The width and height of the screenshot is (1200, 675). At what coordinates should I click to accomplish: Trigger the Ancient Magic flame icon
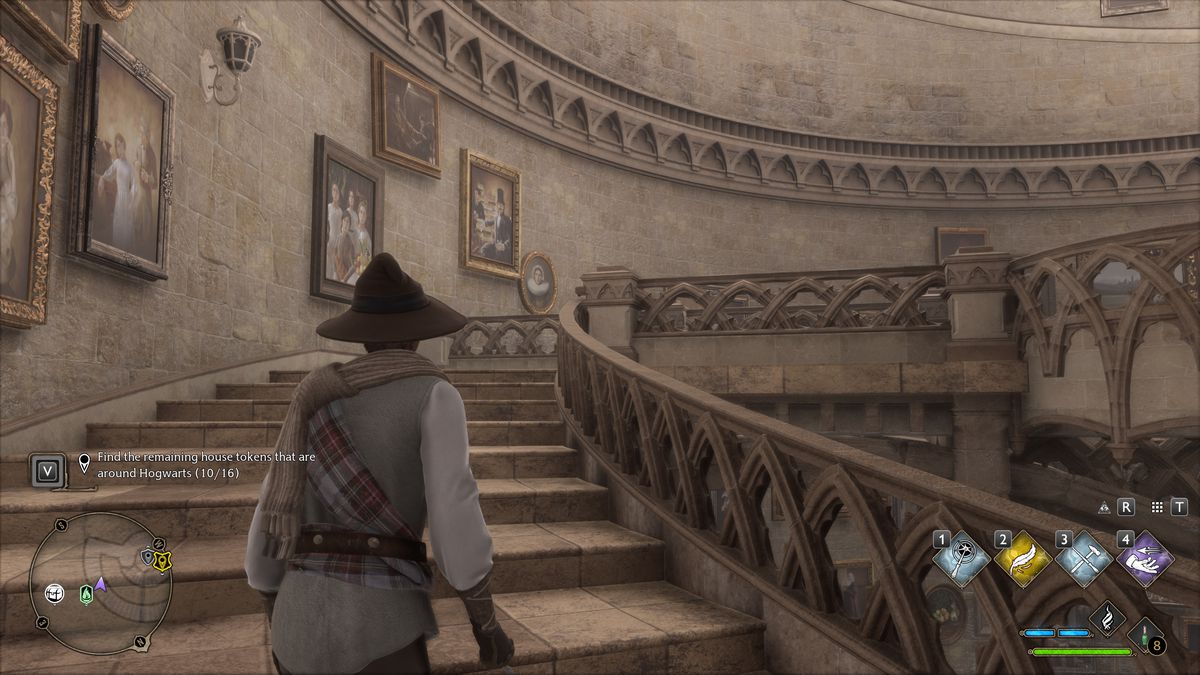click(x=1107, y=619)
